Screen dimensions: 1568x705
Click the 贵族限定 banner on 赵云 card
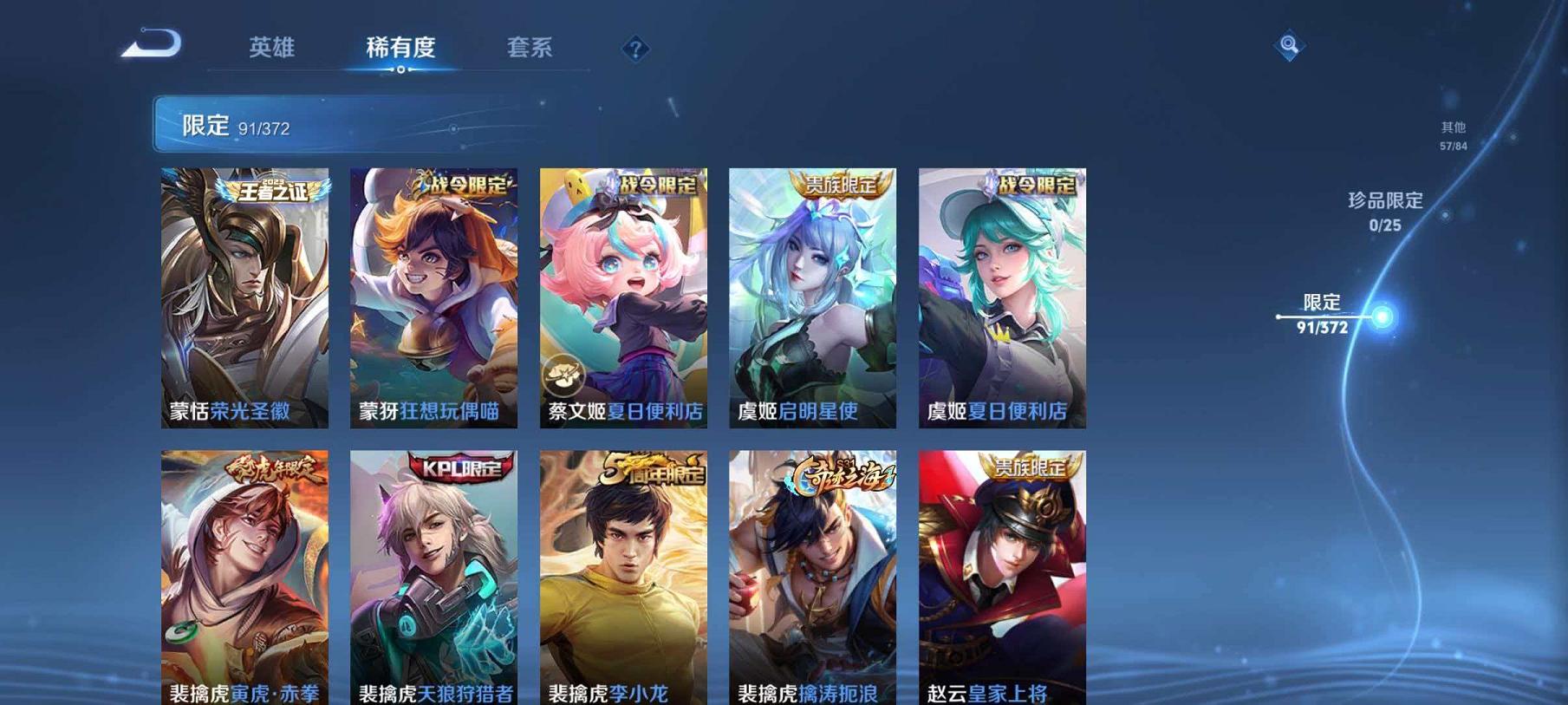[x=1030, y=467]
